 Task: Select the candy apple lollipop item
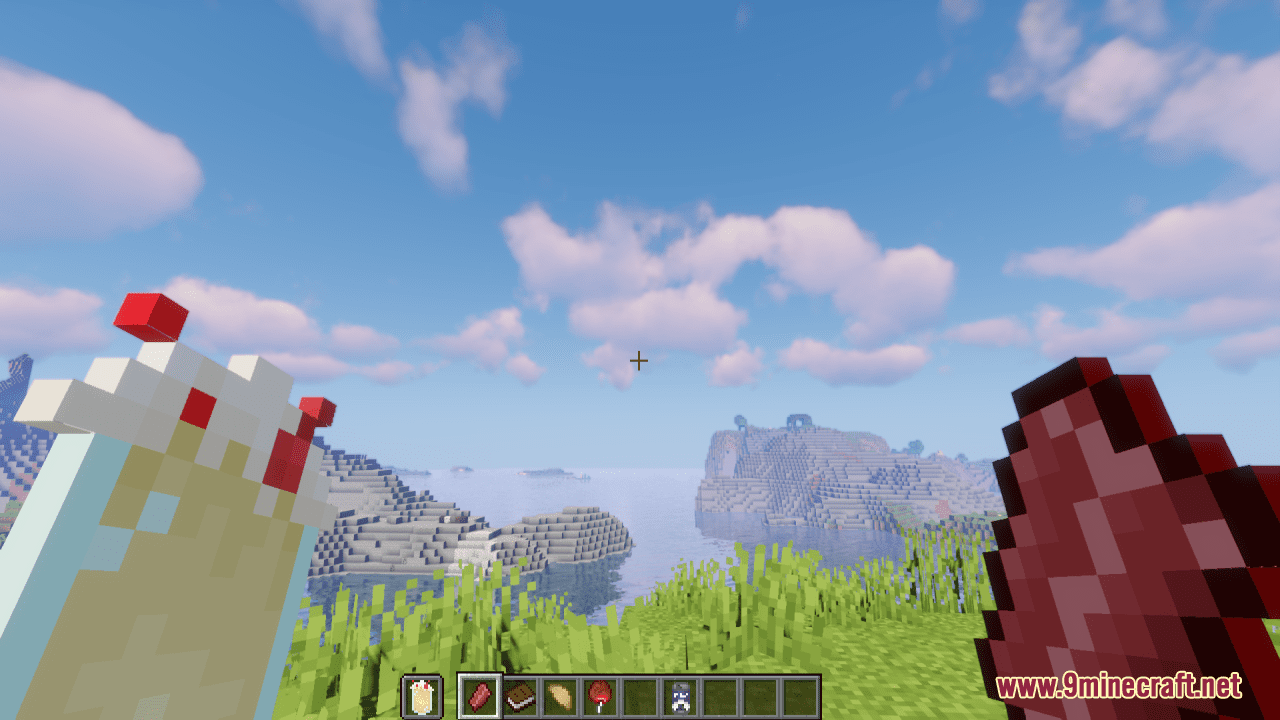600,697
